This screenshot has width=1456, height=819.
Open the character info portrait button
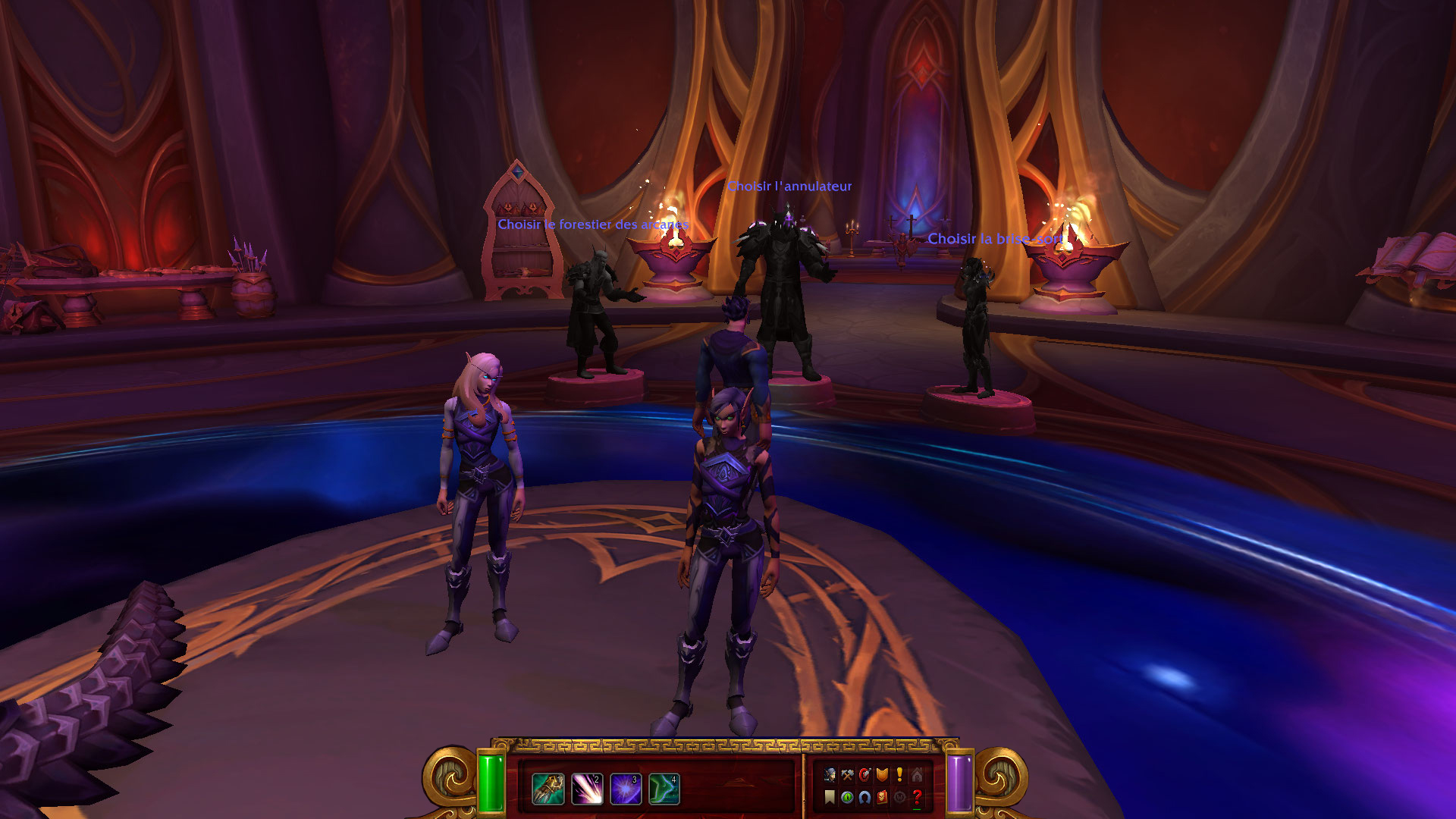830,774
